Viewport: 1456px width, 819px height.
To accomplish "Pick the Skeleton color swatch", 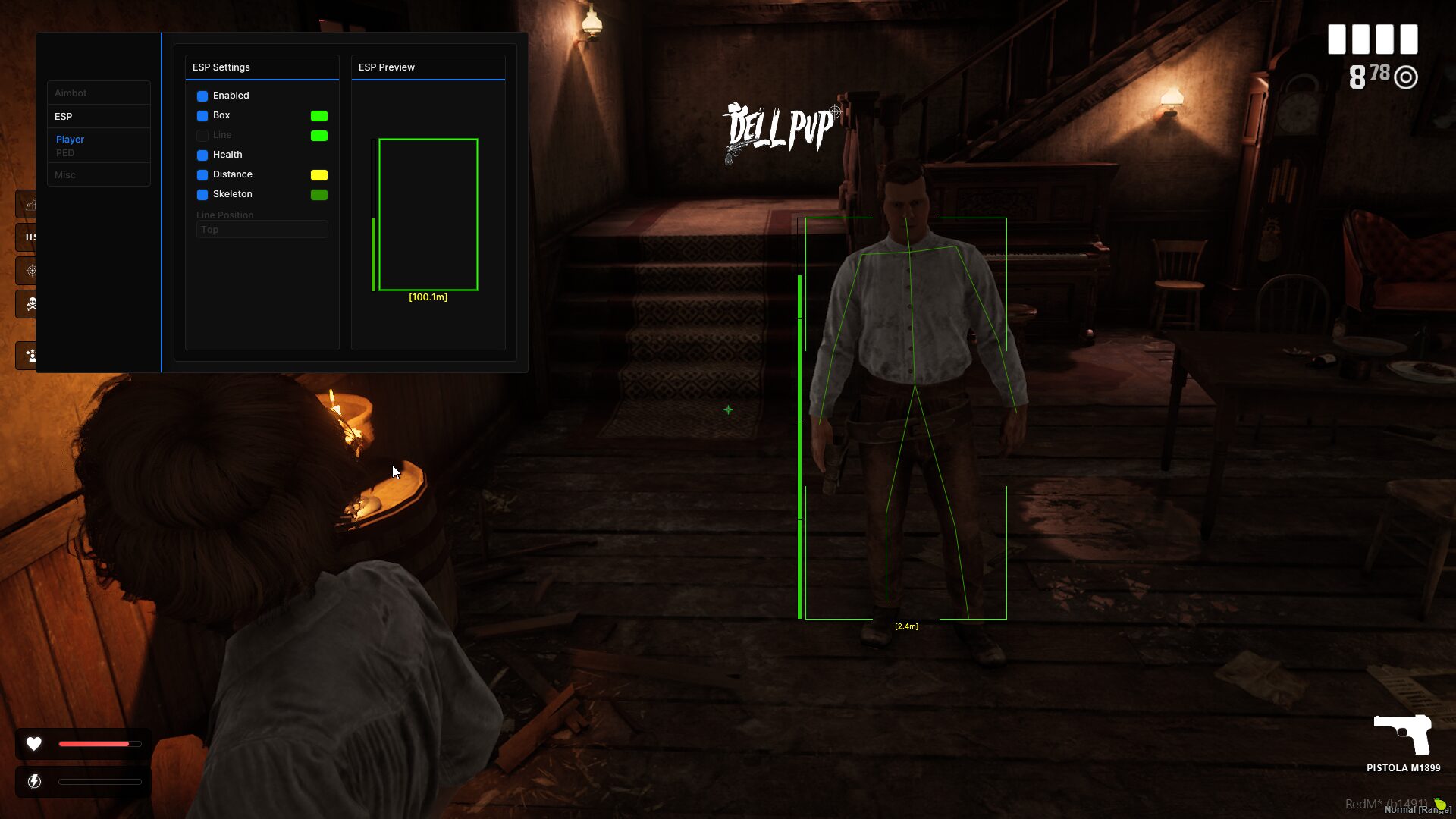I will (x=319, y=195).
